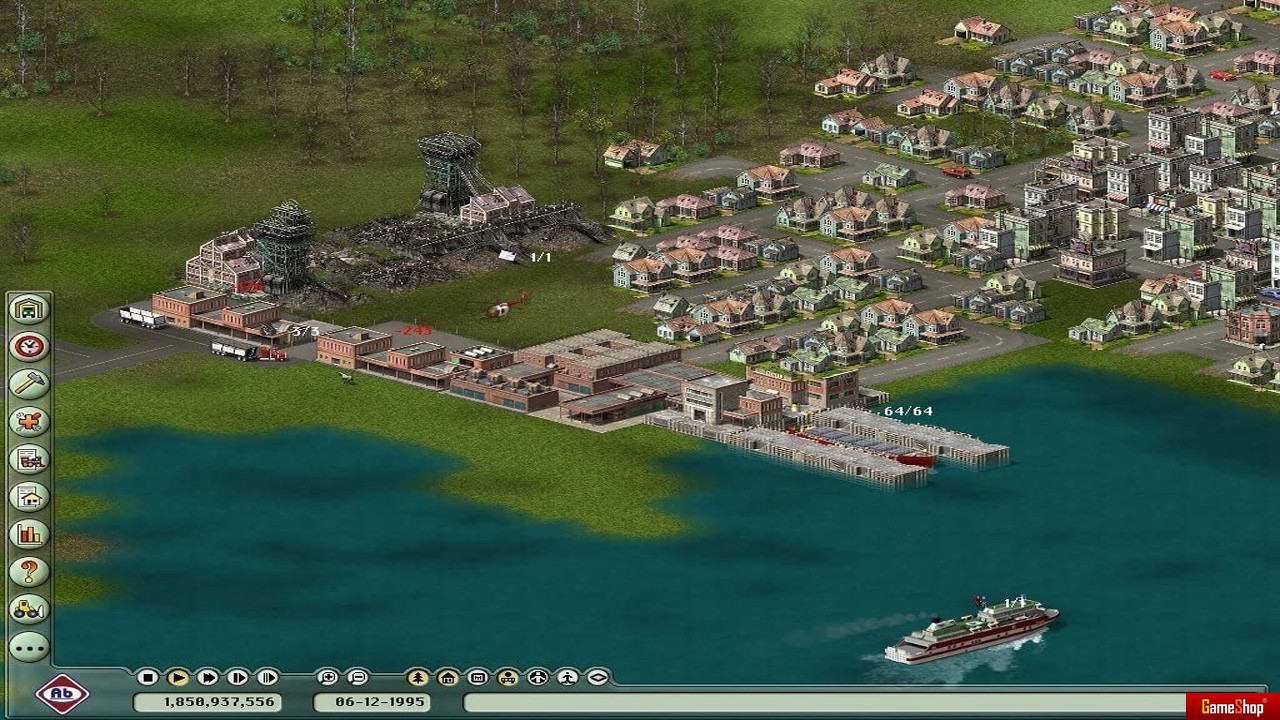Open the train vehicle list button
Screen dimensions: 1280x720
tap(29, 459)
